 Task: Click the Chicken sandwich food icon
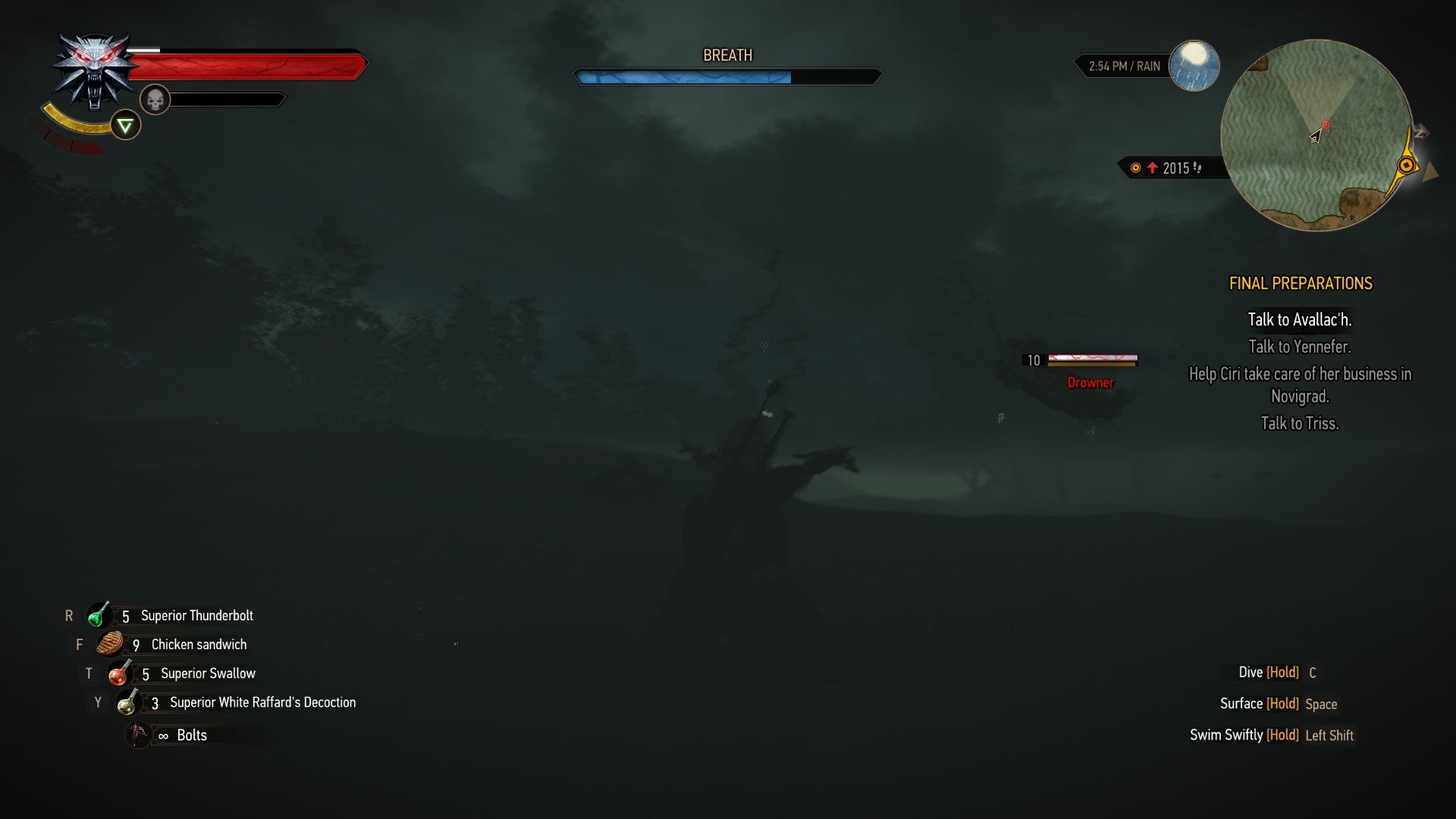click(x=111, y=644)
